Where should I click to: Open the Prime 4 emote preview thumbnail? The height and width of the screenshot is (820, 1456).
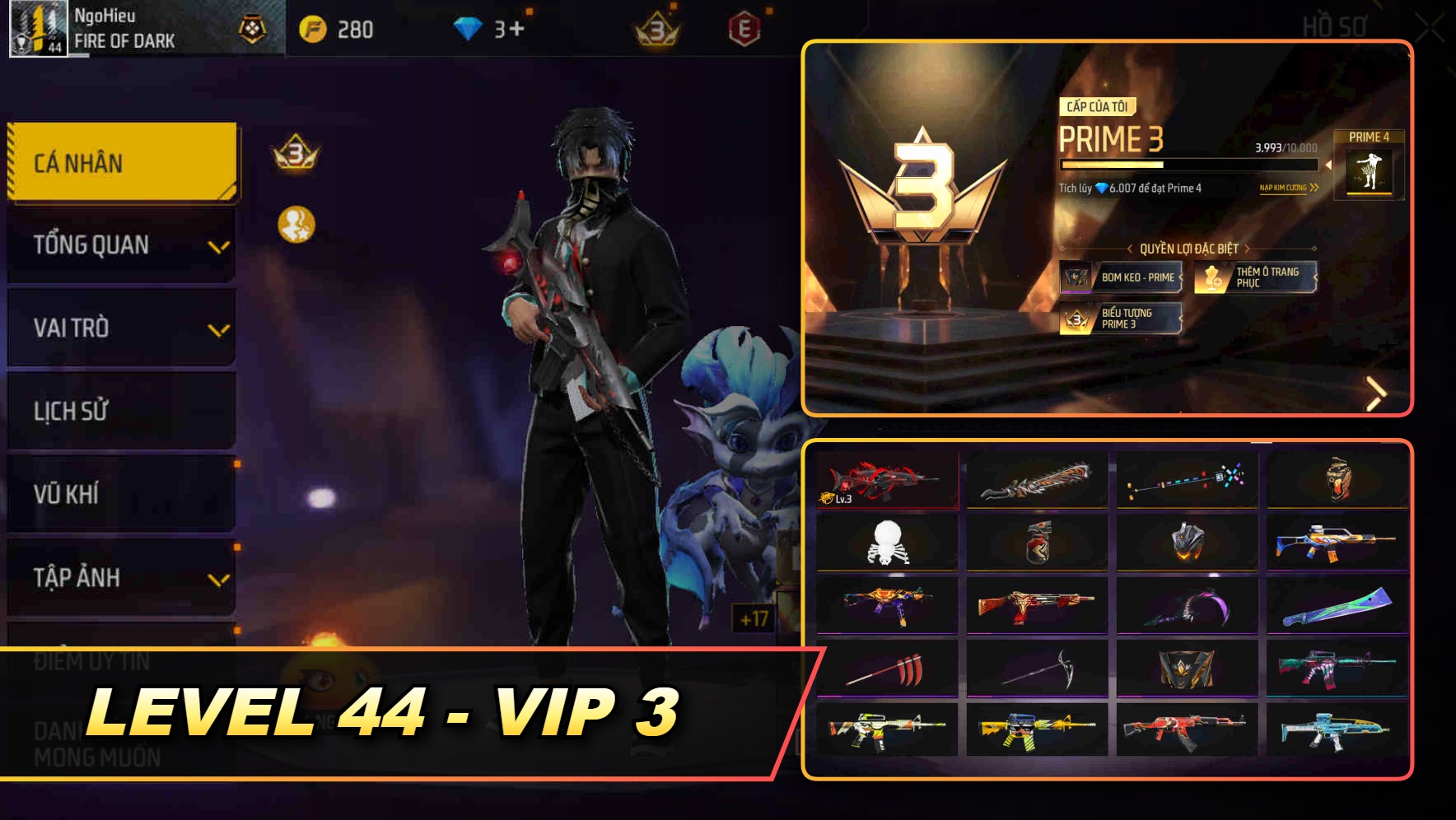tap(1371, 171)
